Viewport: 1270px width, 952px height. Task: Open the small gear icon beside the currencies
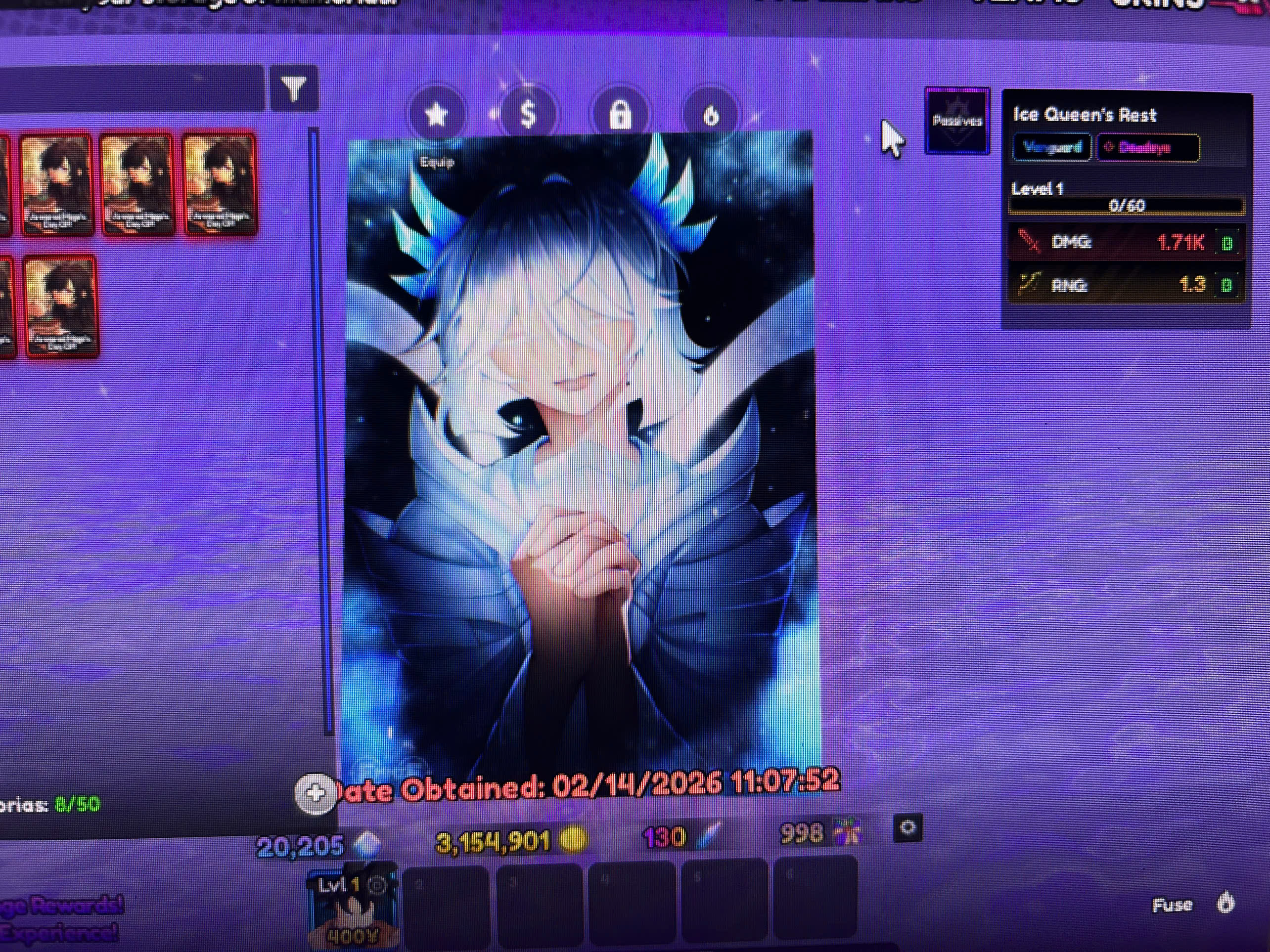pos(907,827)
